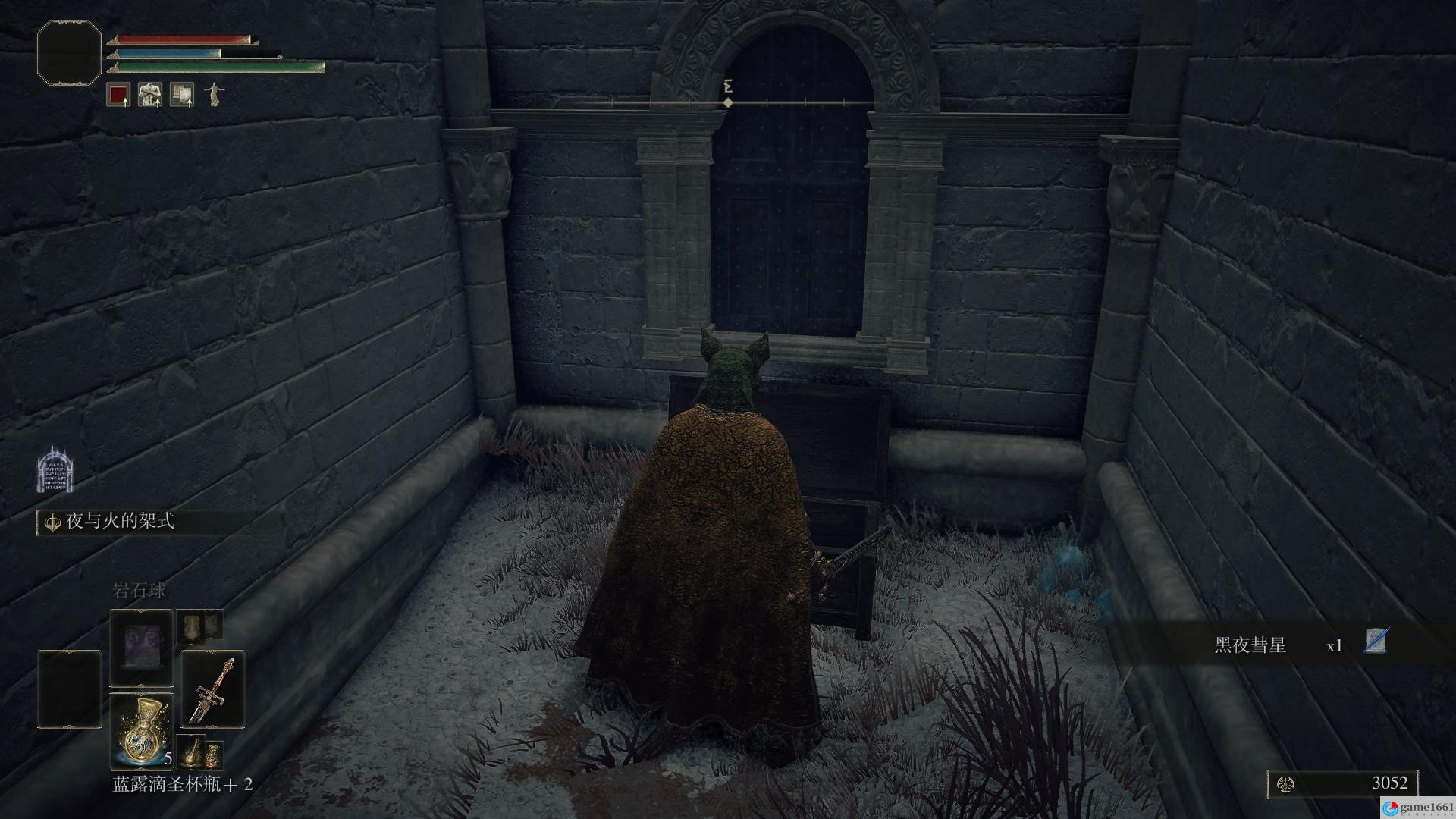Screen dimensions: 1456x819
Task: Click the 夜与火的架式 skill label
Action: tap(120, 522)
